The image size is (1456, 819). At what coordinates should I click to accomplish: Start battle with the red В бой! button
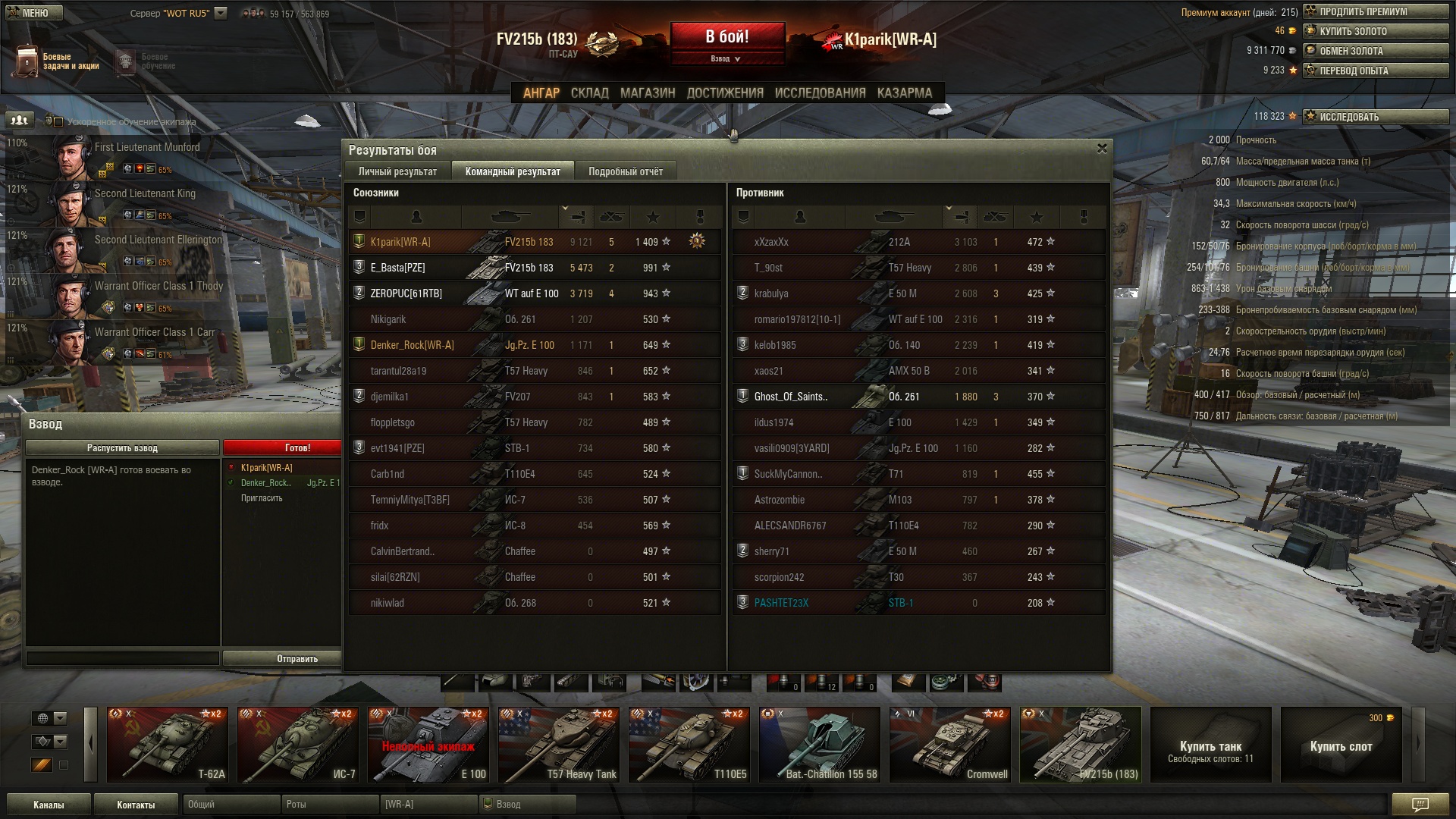(726, 36)
